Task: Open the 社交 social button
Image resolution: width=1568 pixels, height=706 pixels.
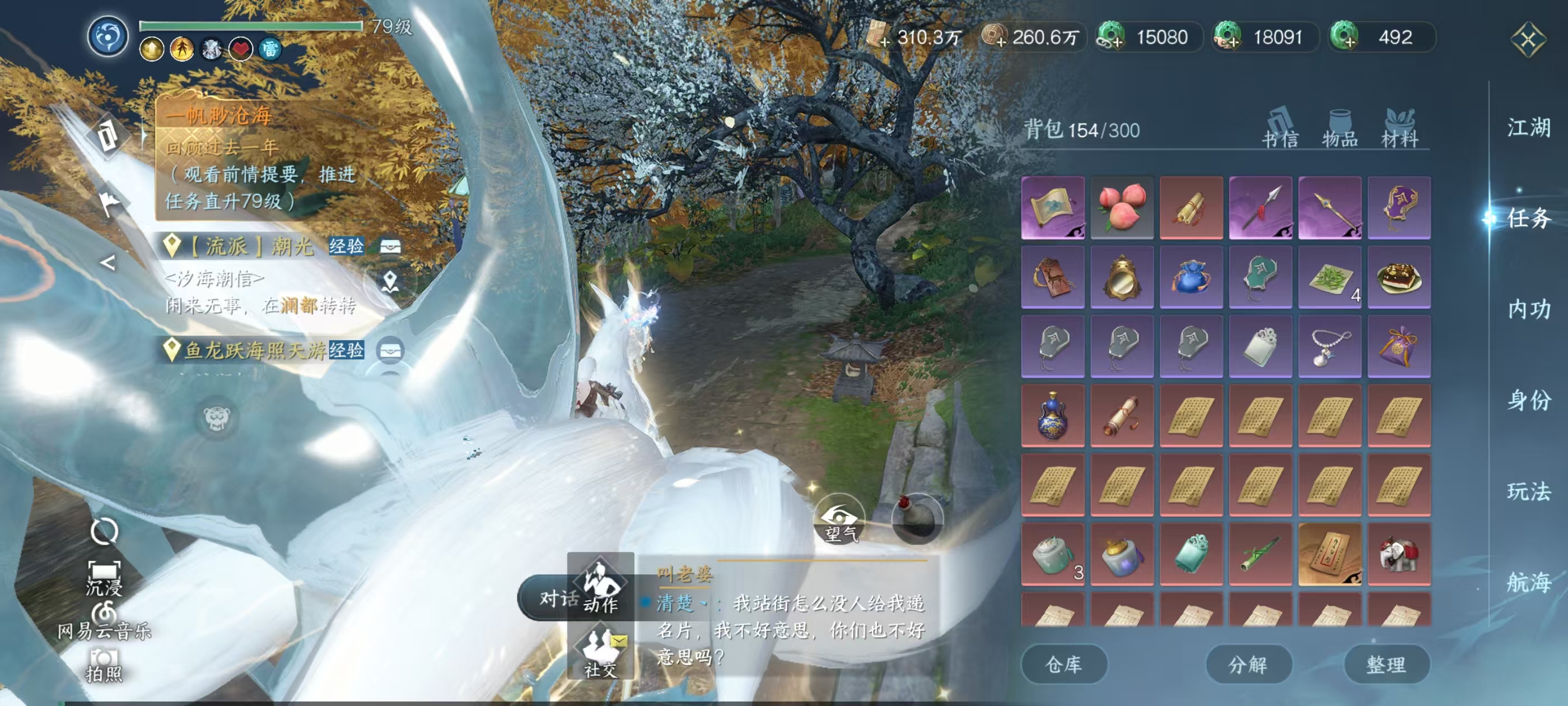Action: pos(600,652)
